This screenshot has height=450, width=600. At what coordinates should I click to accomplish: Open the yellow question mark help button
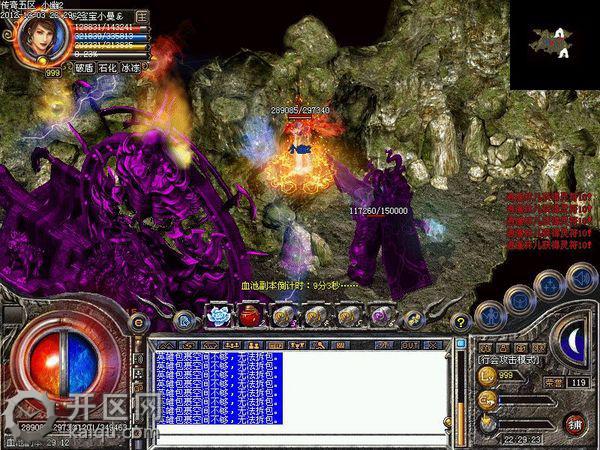[461, 322]
